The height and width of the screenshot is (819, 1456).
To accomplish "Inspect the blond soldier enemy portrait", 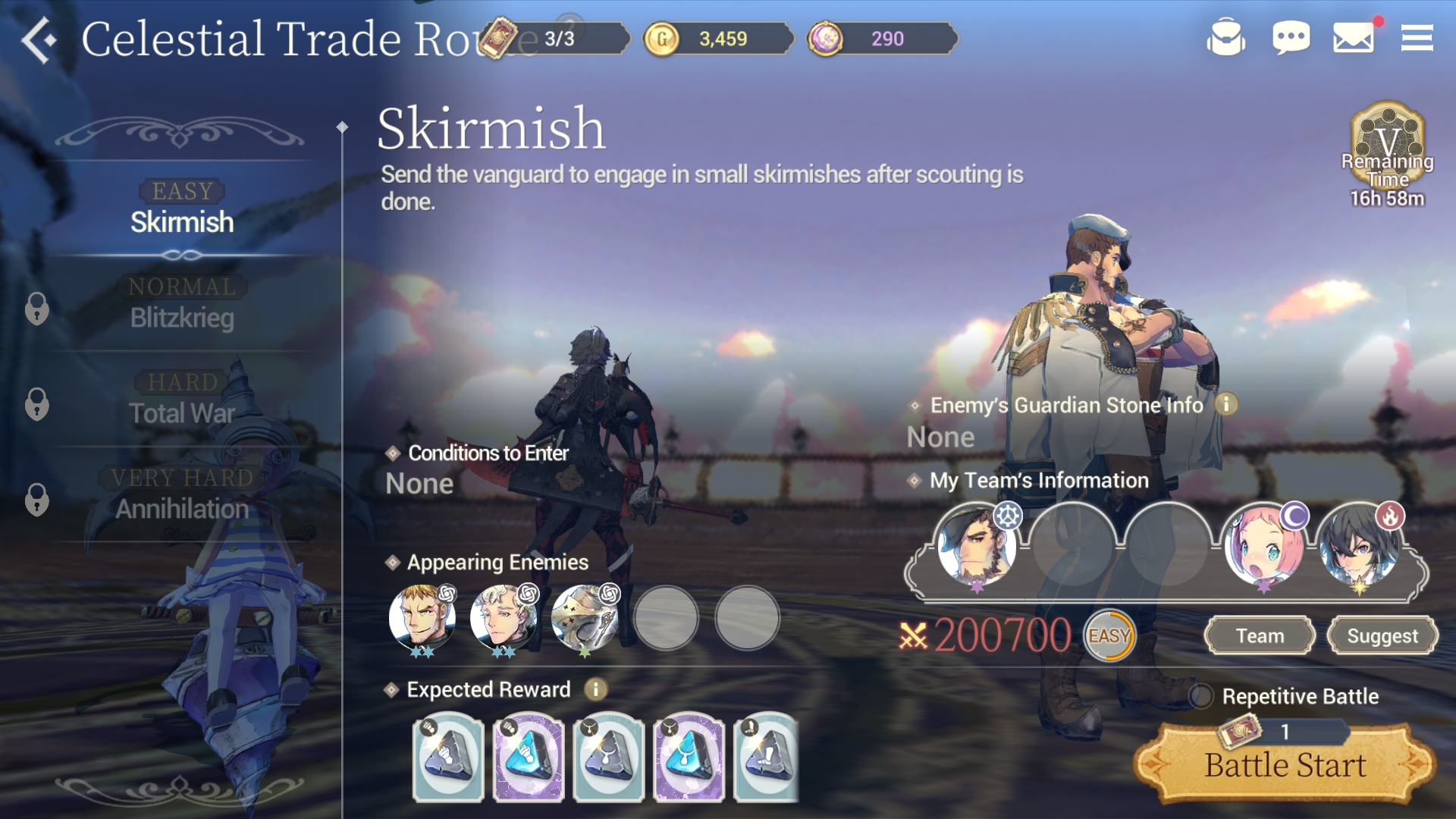I will point(422,617).
